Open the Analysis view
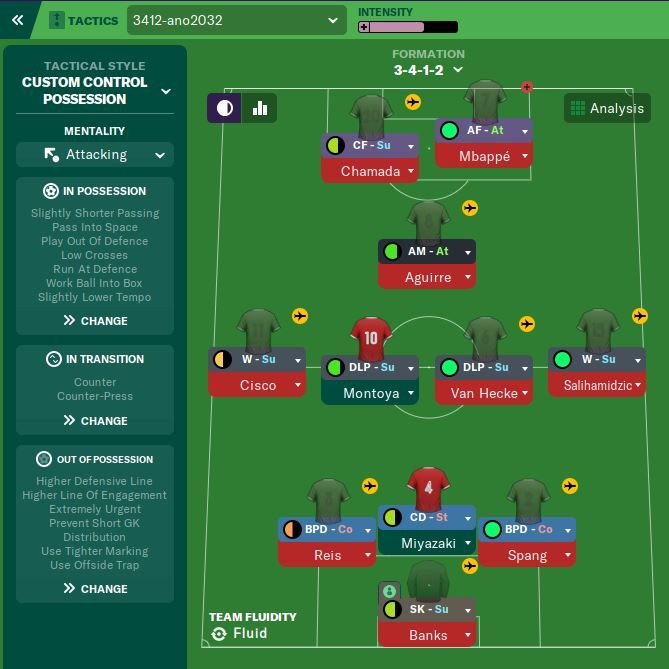 [x=607, y=108]
